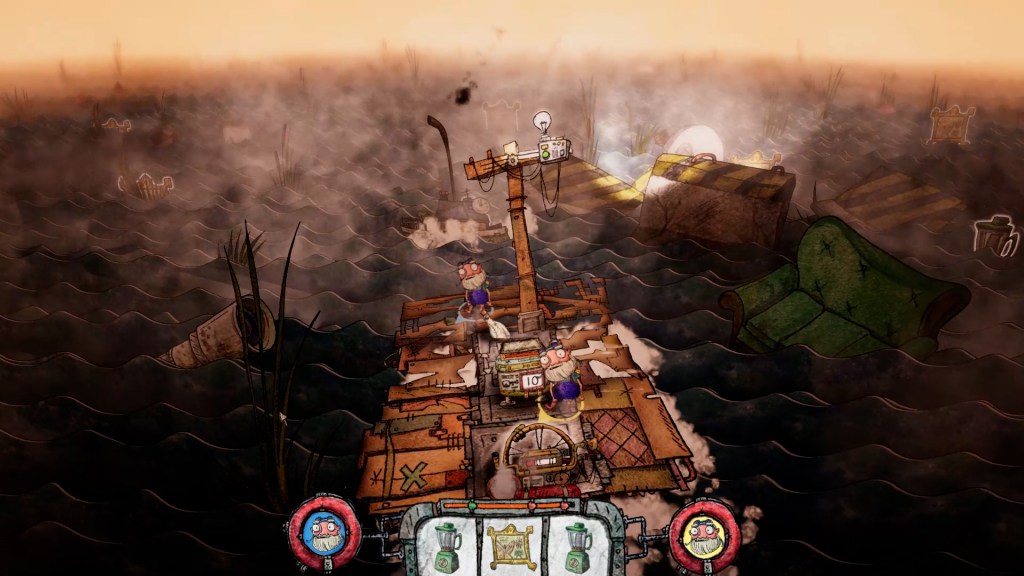Viewport: 1024px width, 576px height.
Task: Click the yellow-background player portrait
Action: coord(704,534)
